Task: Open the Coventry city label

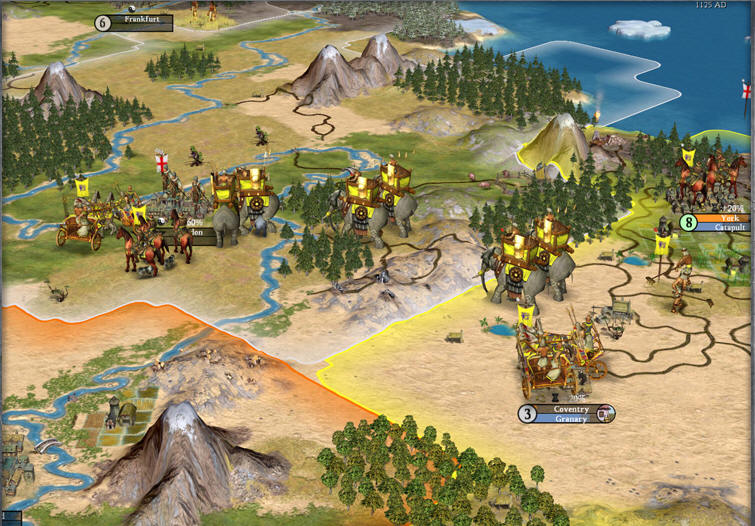Action: 572,409
